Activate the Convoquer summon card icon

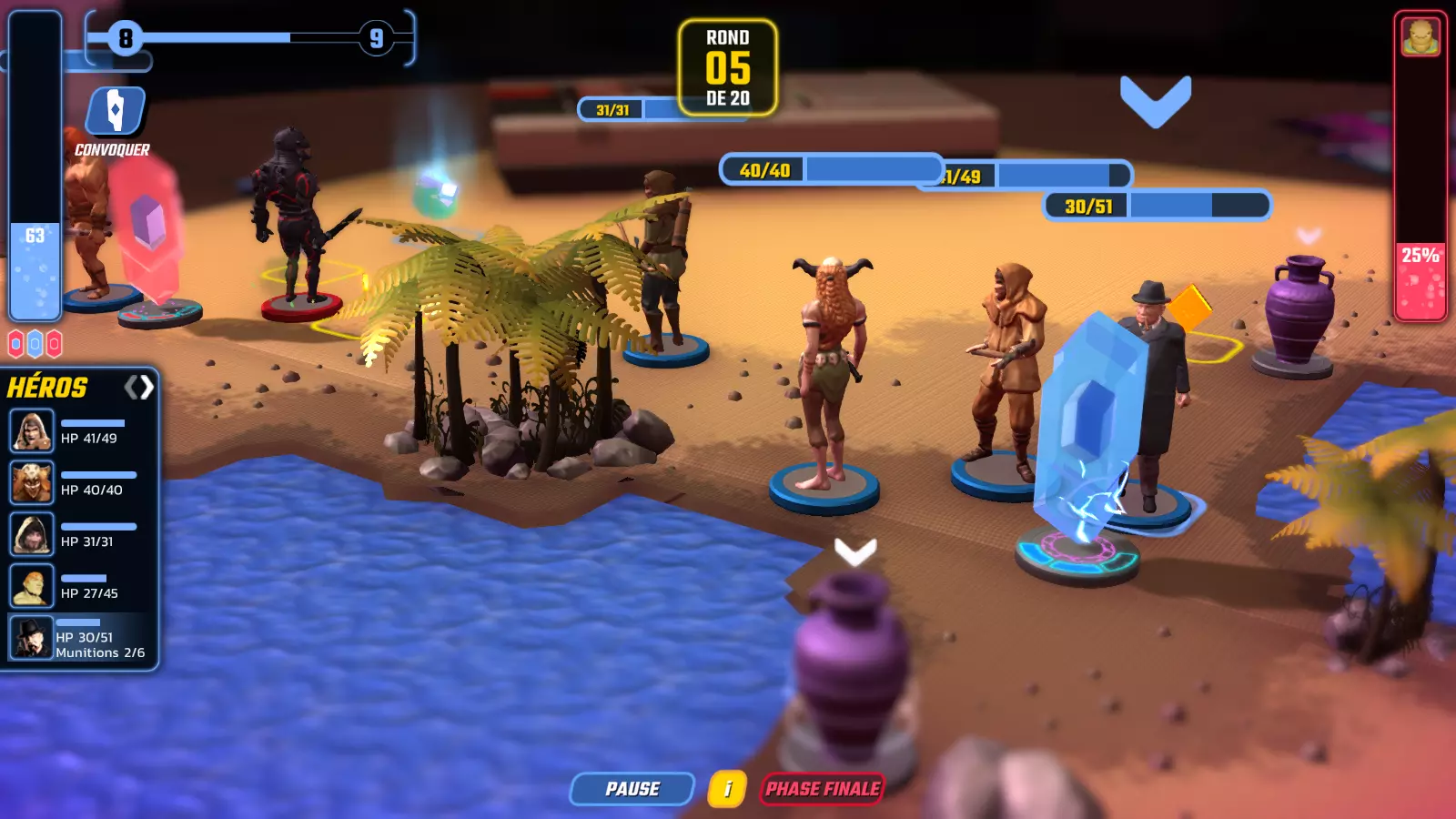(116, 112)
